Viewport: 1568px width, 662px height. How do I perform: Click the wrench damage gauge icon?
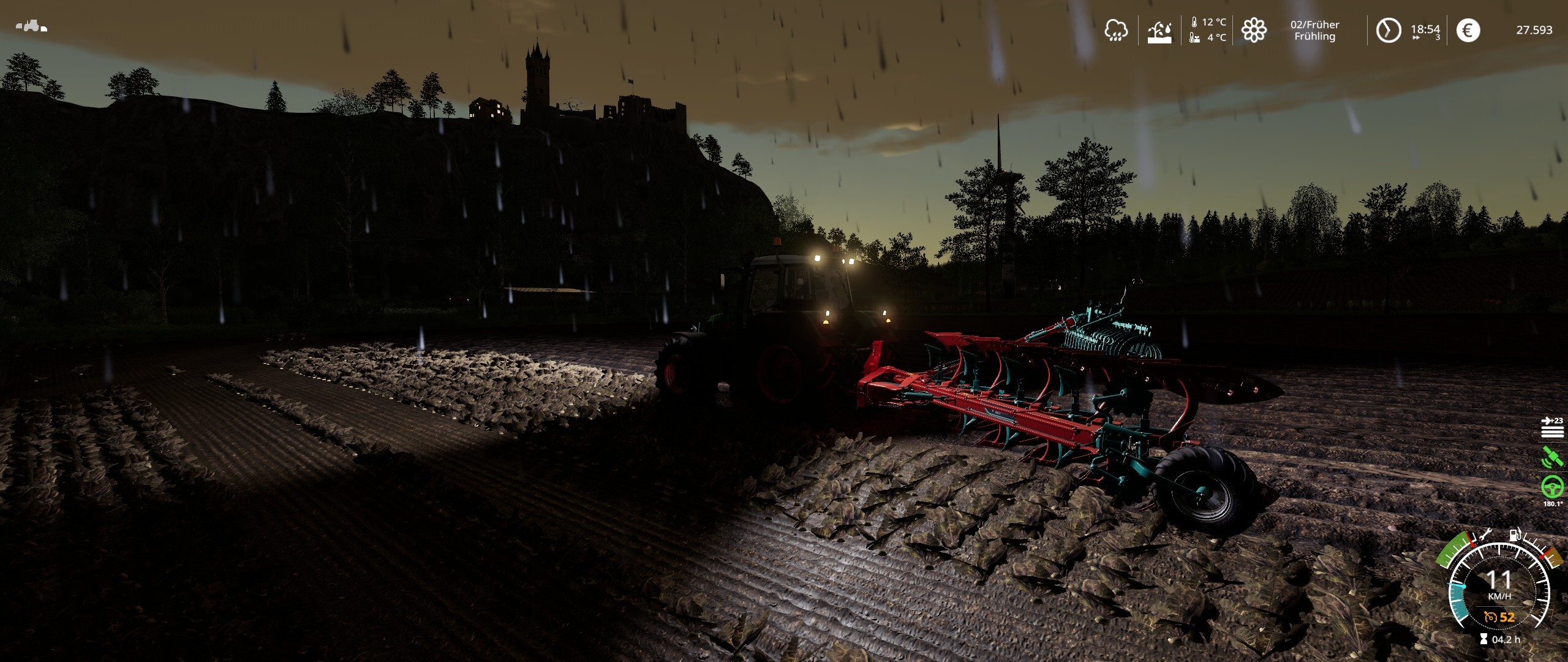coord(1485,535)
